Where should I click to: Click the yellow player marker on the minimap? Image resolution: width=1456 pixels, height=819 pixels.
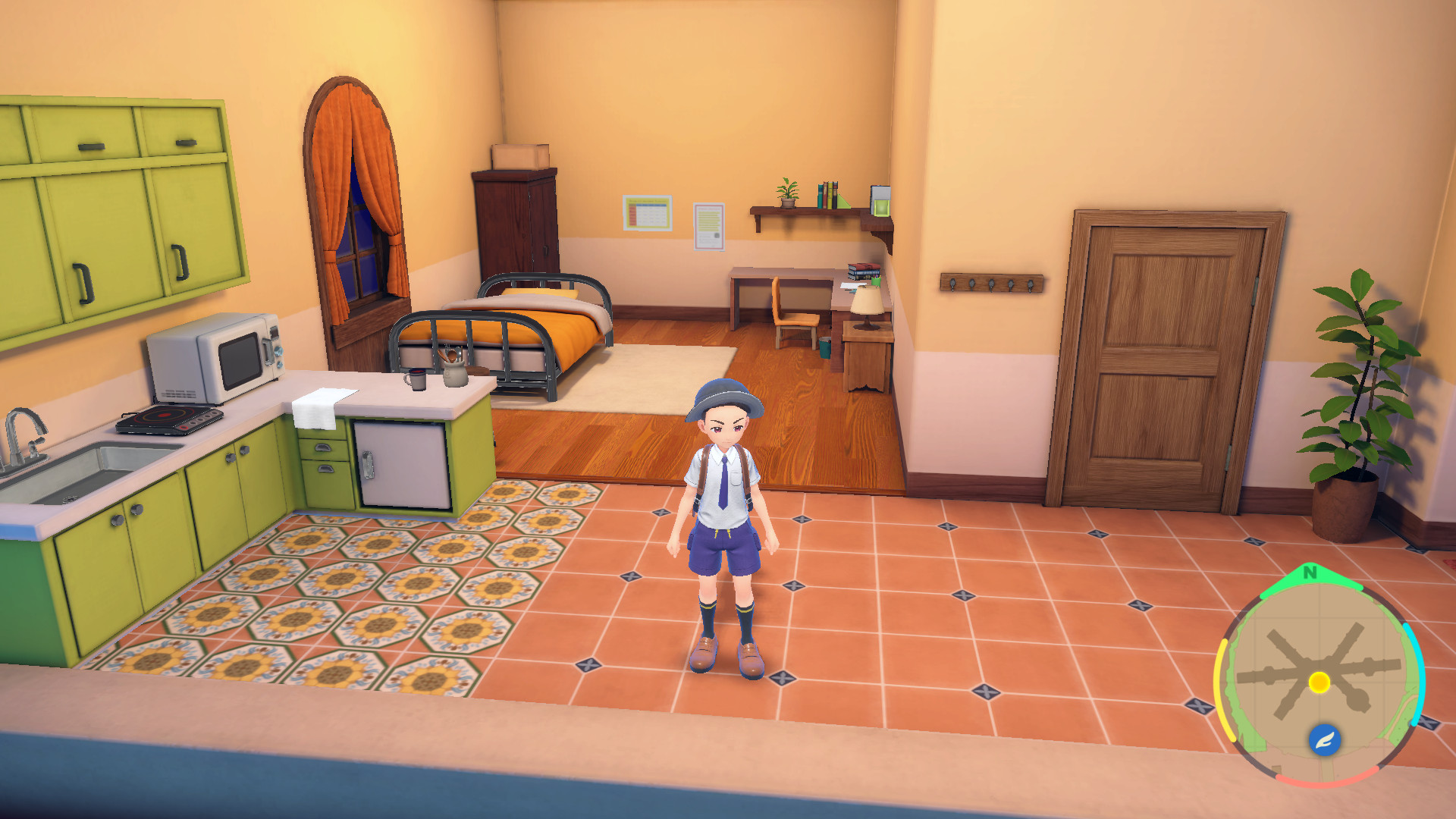pos(1319,683)
